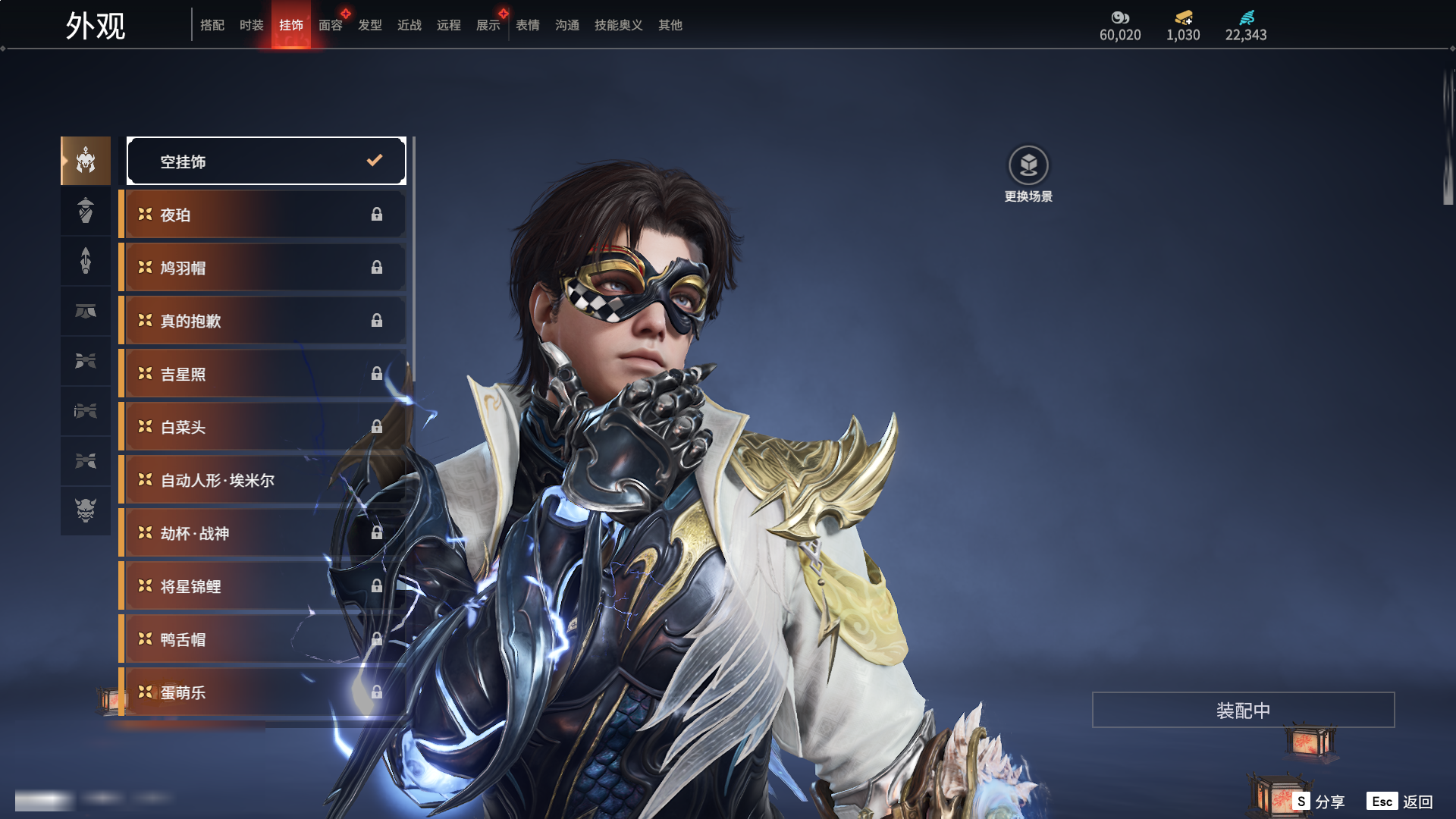This screenshot has height=819, width=1456.
Task: Select the 白菜头 accessory row
Action: tap(262, 427)
